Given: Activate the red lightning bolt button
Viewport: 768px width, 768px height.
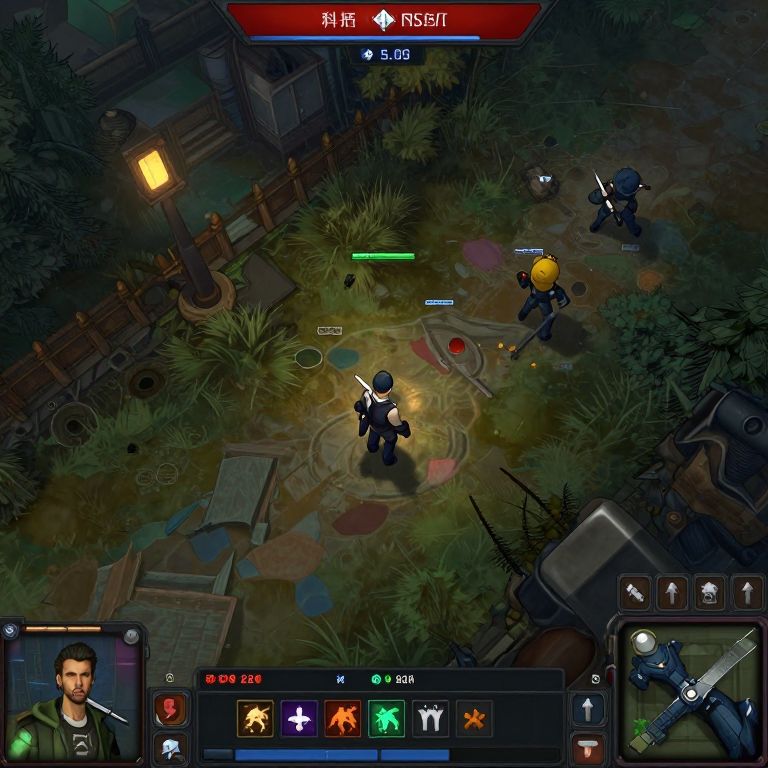Looking at the screenshot, I should [x=169, y=710].
